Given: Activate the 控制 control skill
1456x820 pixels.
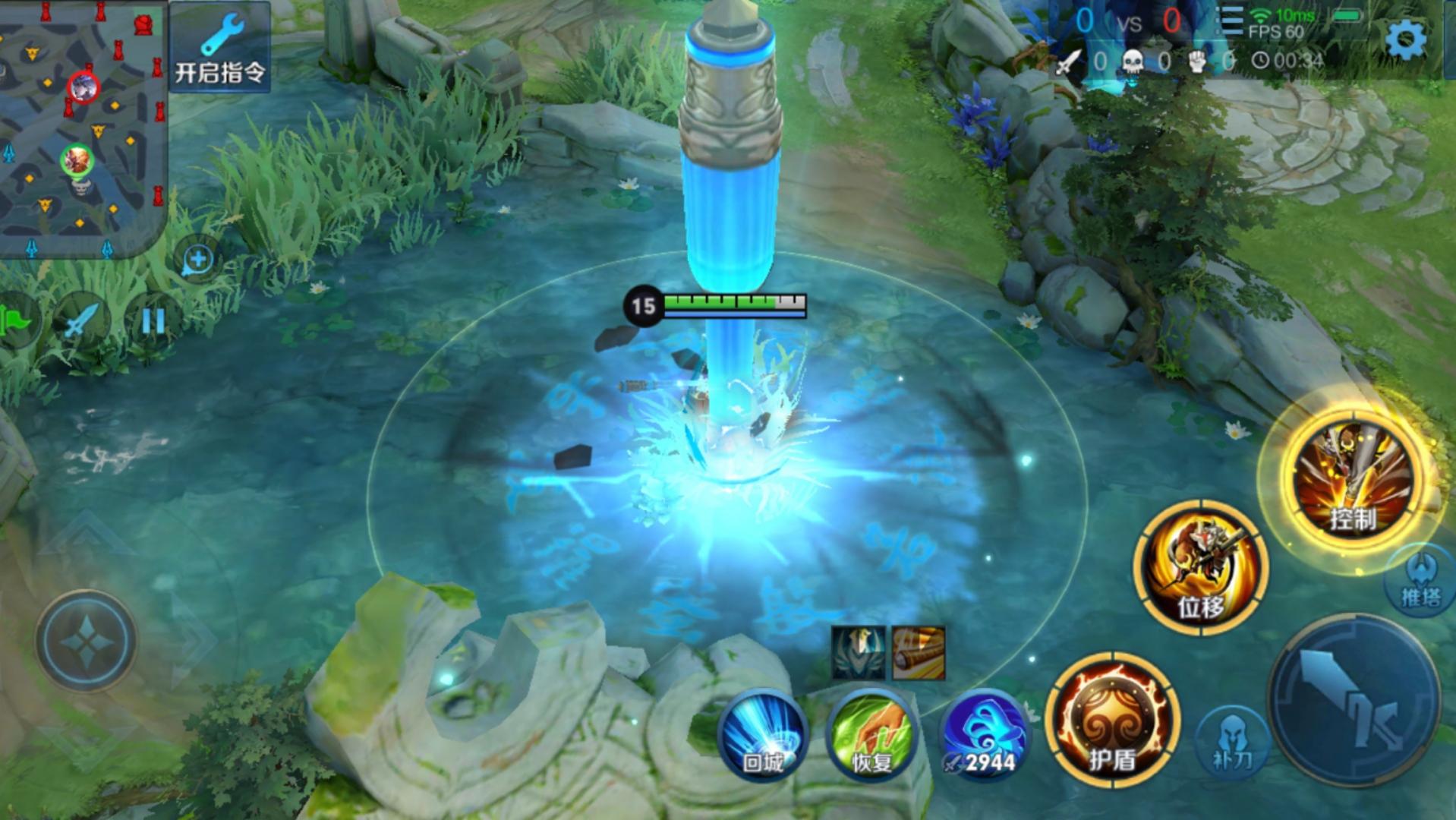Looking at the screenshot, I should (1352, 478).
